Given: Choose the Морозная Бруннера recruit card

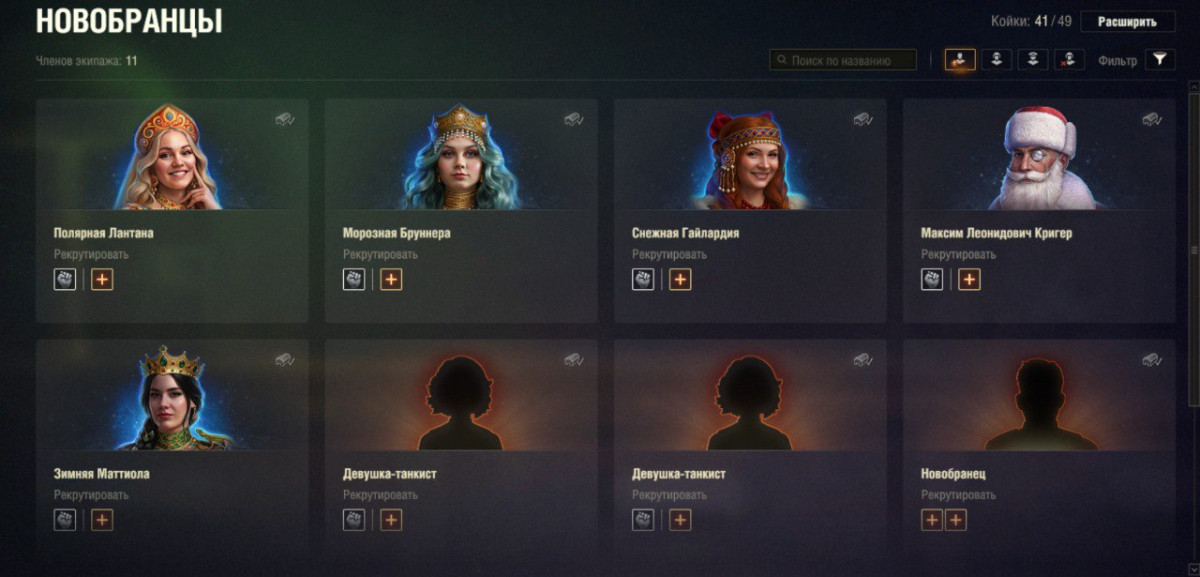Looking at the screenshot, I should tap(461, 210).
